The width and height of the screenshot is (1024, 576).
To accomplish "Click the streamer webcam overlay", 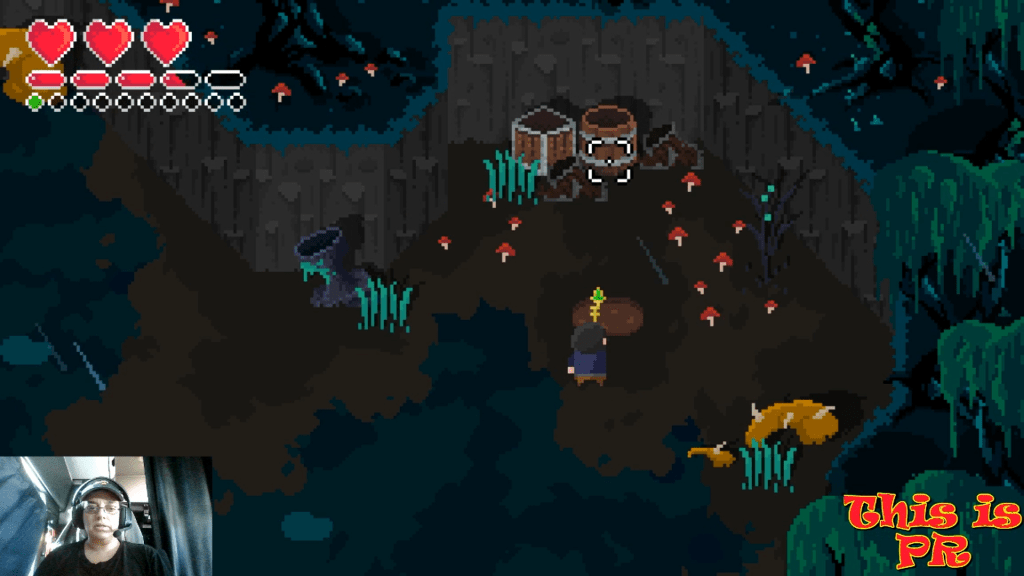I will [x=105, y=516].
